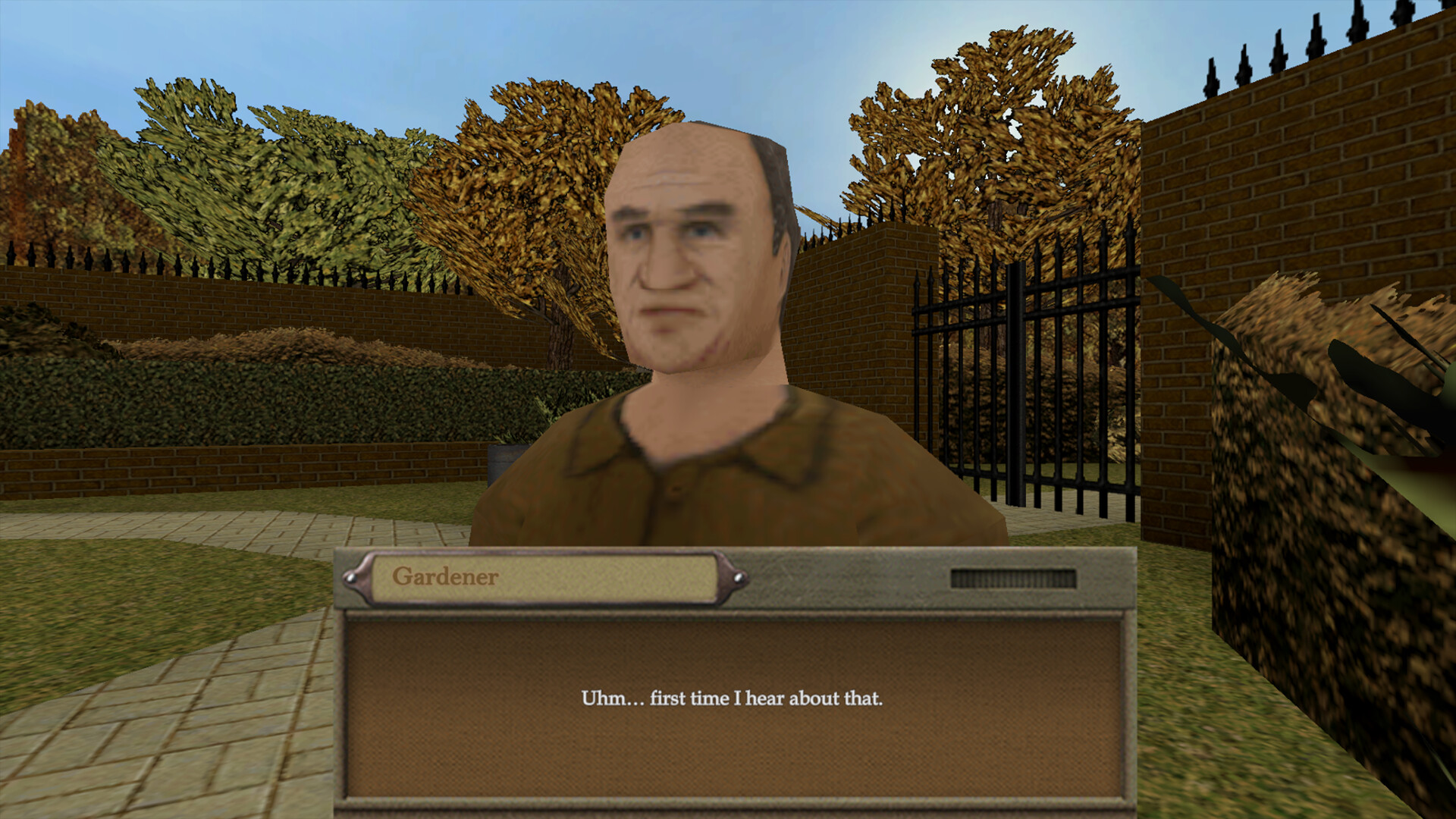
Task: Select the black iron gate behind the Gardener
Action: (x=963, y=379)
